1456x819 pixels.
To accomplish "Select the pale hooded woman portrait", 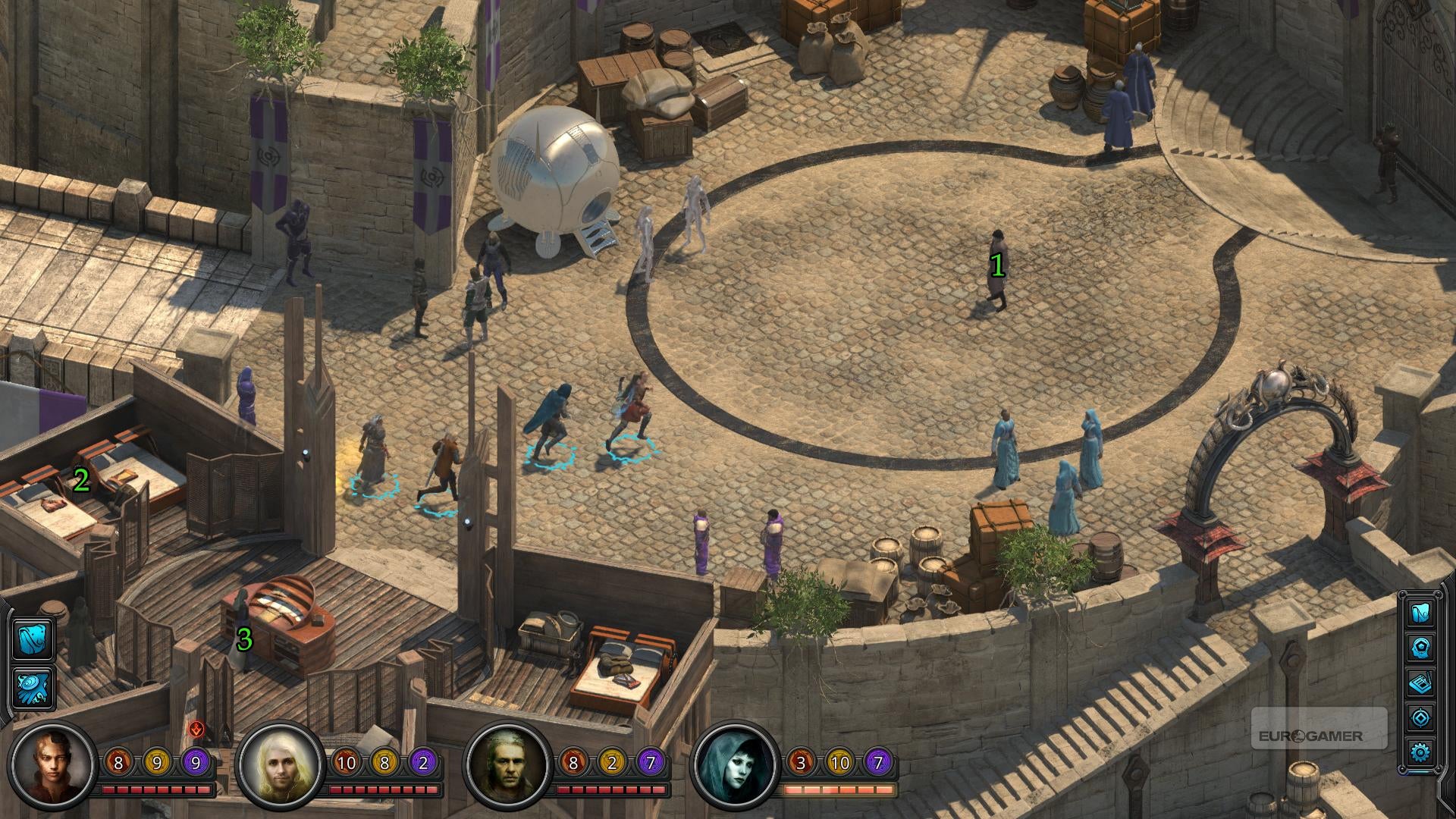I will tap(735, 765).
